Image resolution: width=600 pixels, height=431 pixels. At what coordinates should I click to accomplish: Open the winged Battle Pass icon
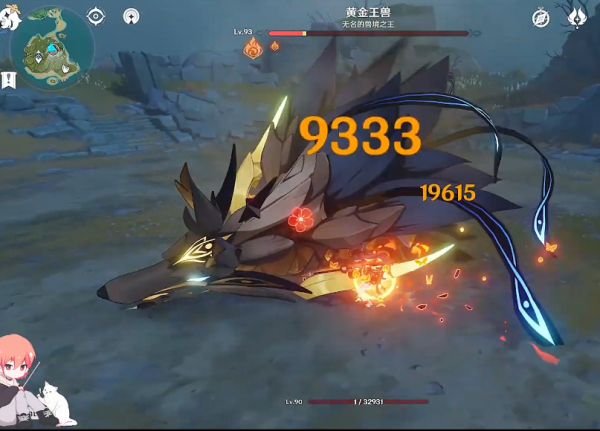(577, 17)
